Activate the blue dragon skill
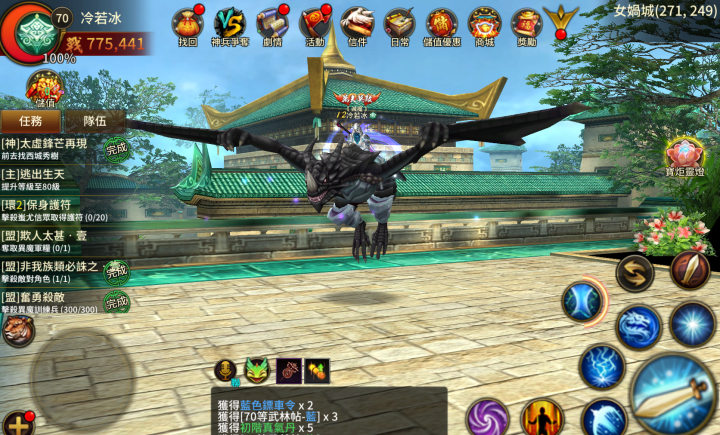This screenshot has height=435, width=720. tap(638, 326)
